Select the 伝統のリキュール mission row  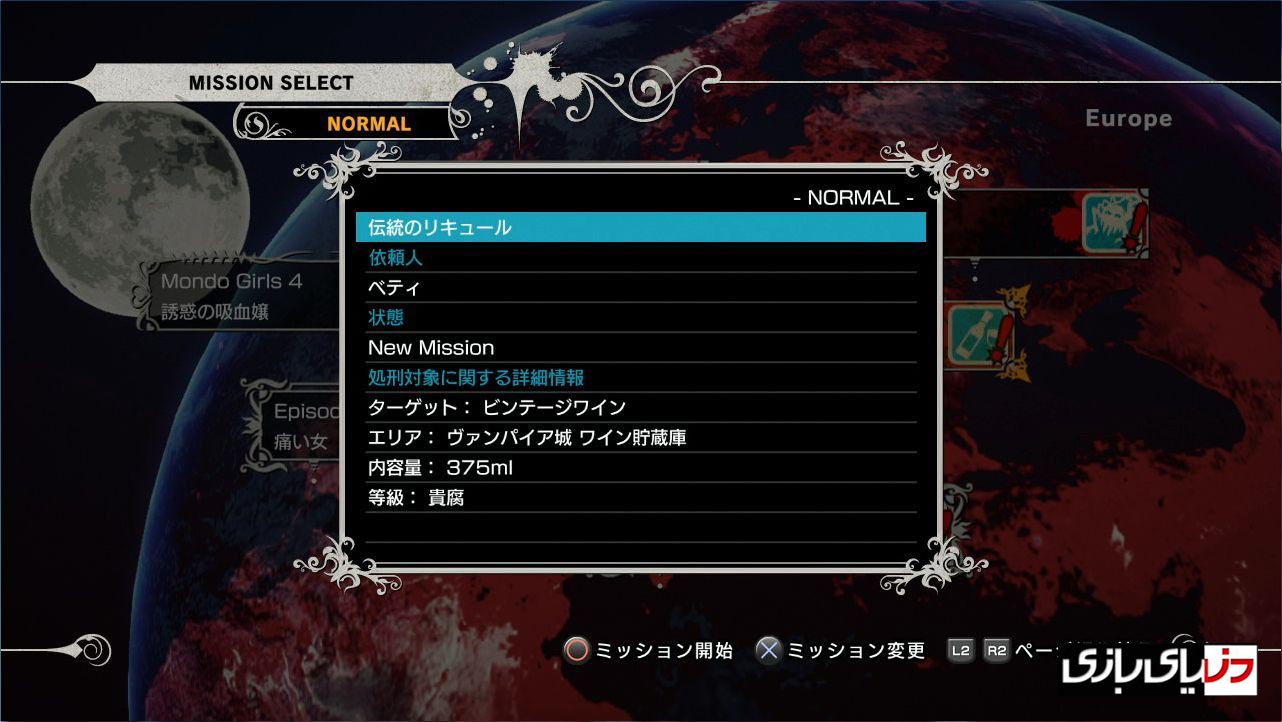click(640, 227)
